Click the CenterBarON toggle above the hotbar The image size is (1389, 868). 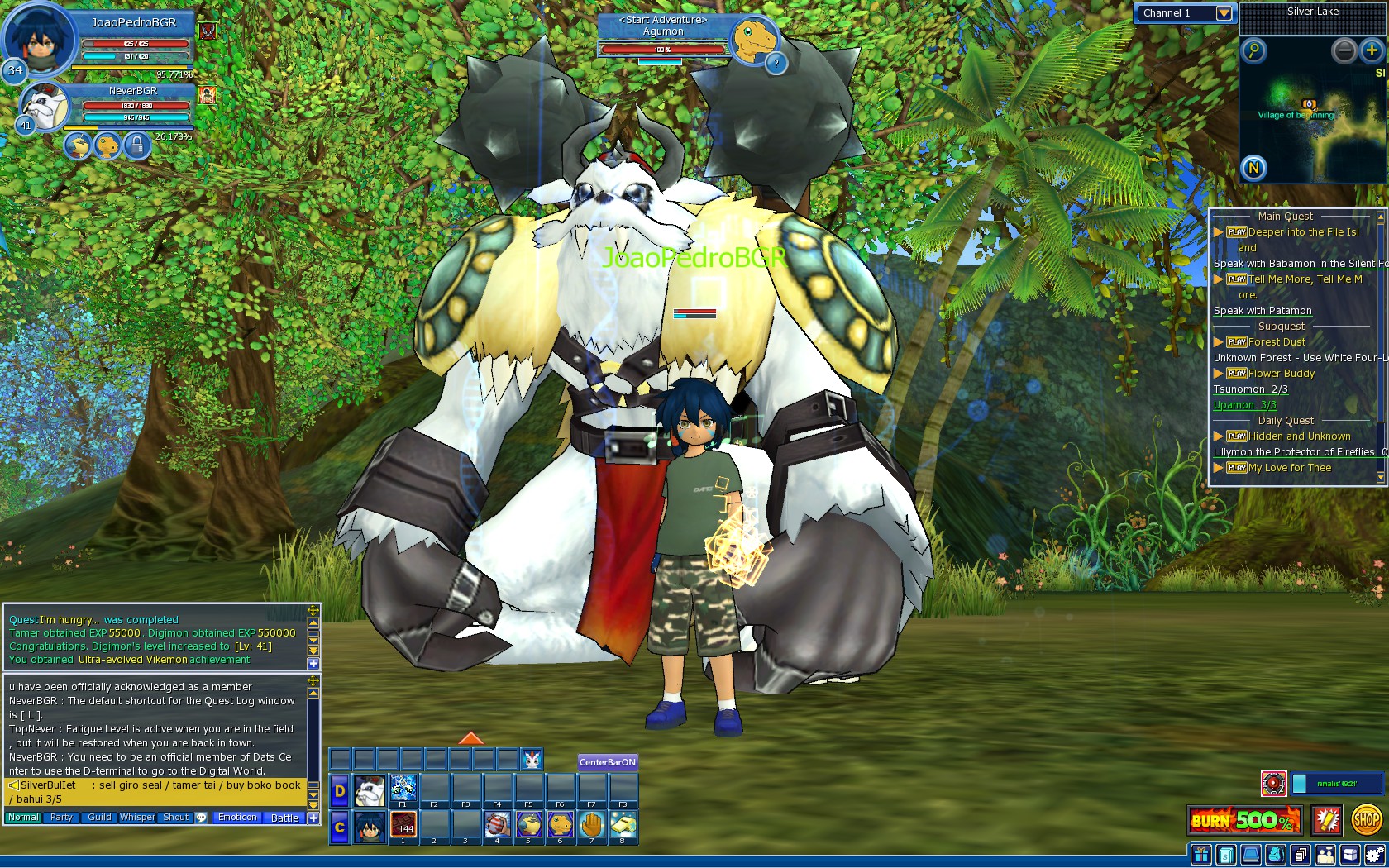point(606,762)
